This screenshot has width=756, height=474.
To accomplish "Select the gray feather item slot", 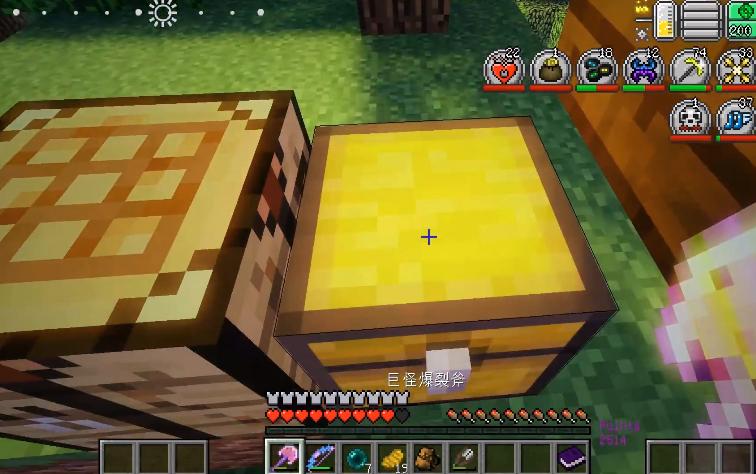I will [465, 458].
